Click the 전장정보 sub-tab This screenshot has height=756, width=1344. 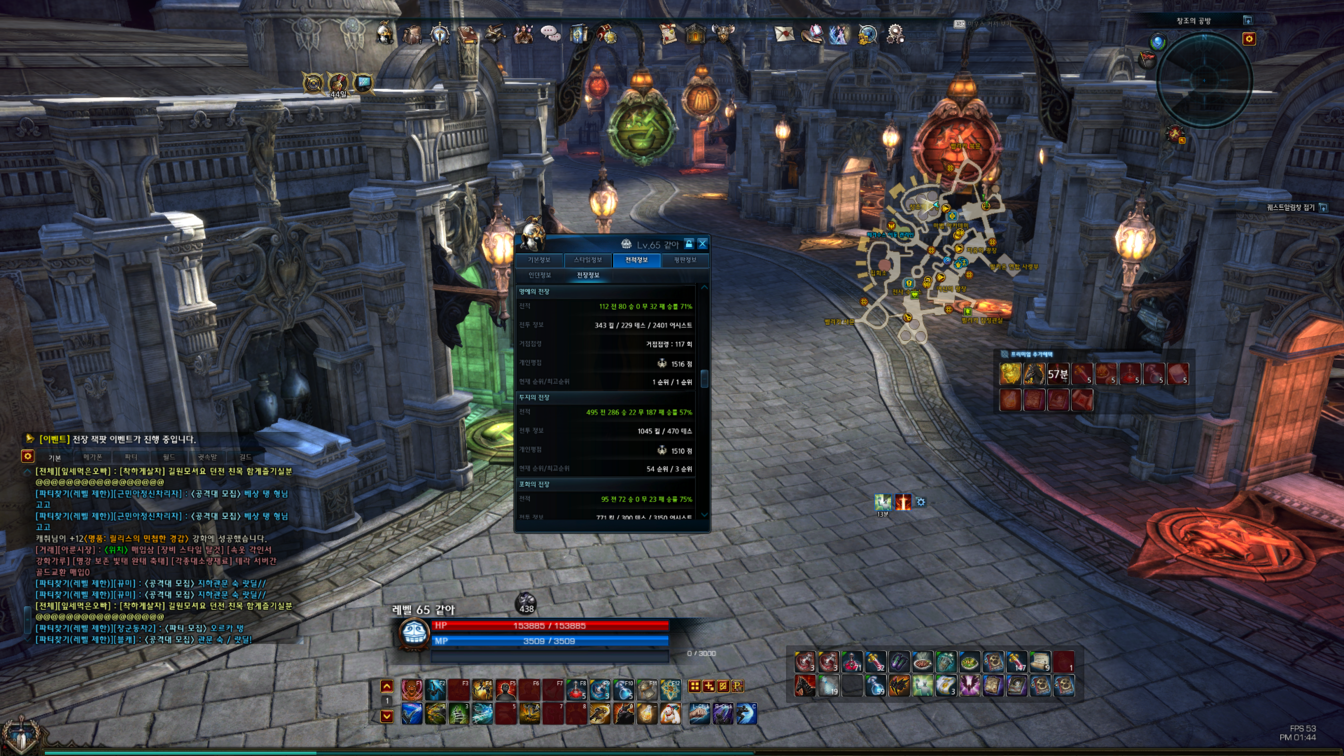click(588, 275)
